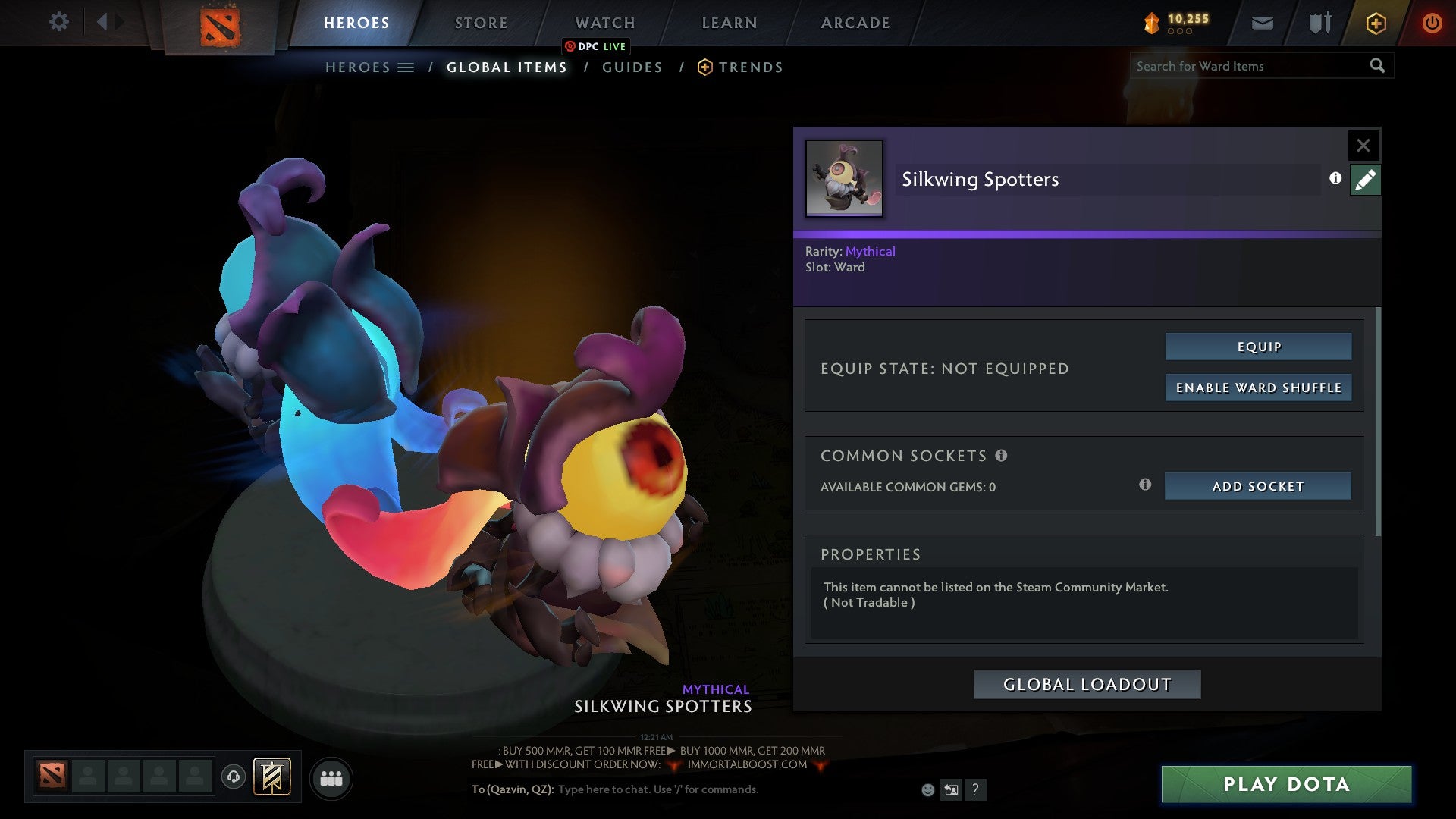Enable Ward Shuffle
Viewport: 1456px width, 819px height.
[1258, 387]
